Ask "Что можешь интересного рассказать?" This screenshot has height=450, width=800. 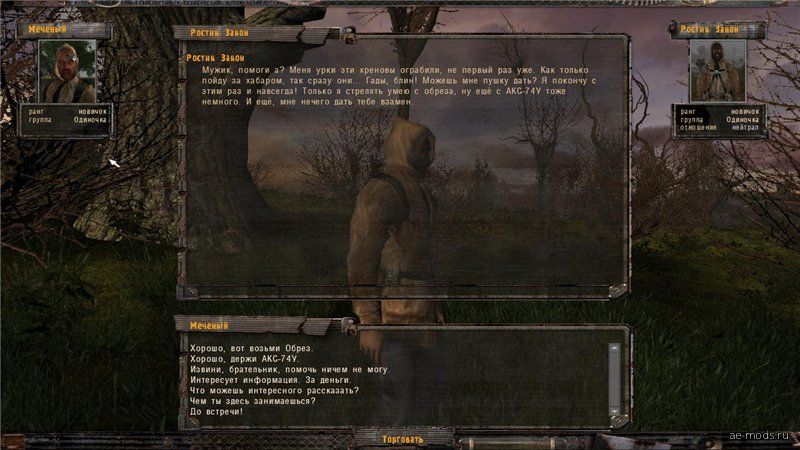pos(274,391)
